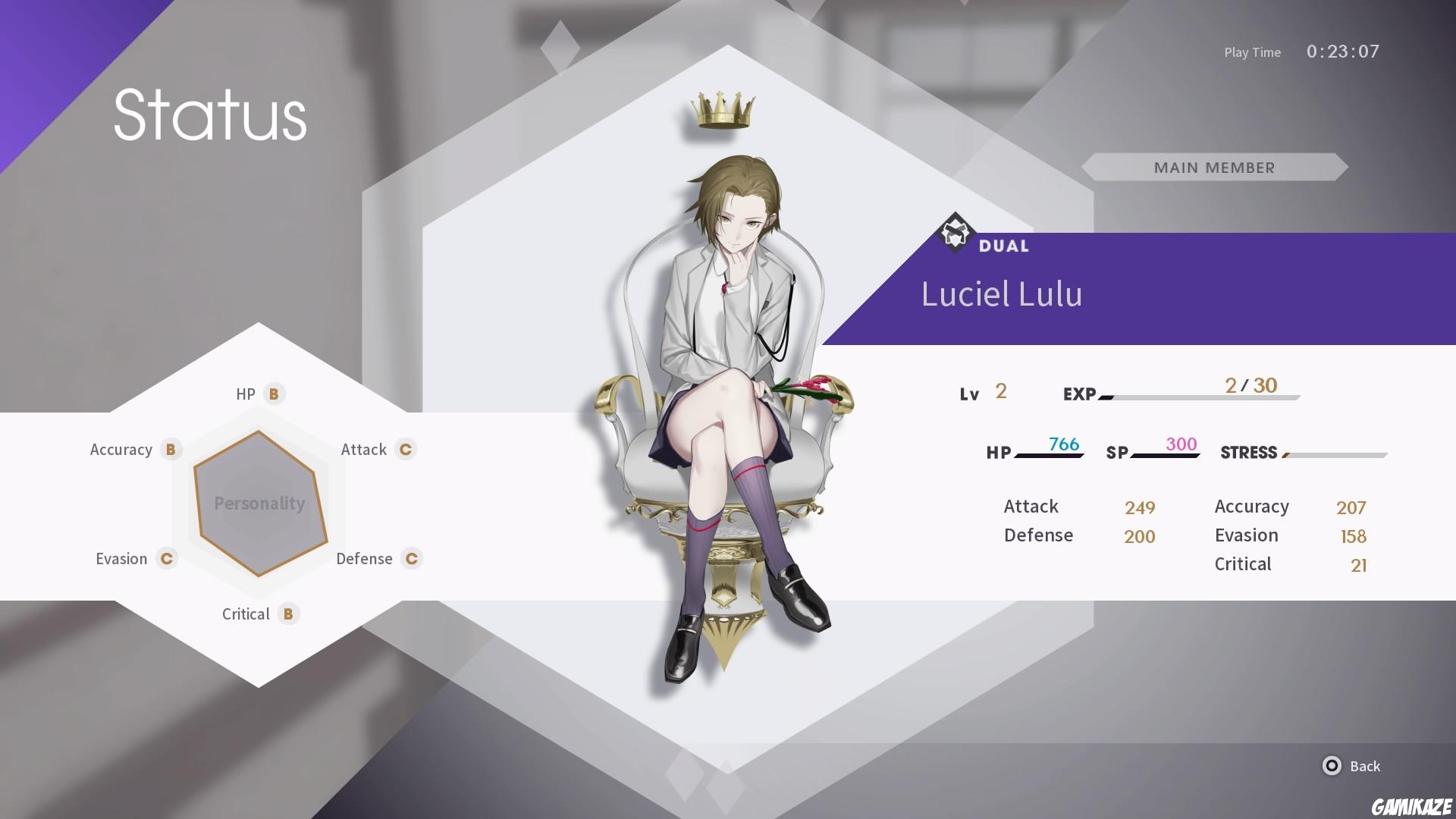This screenshot has height=819, width=1456.
Task: Expand the EXP progress readout showing 2/30
Action: (1250, 386)
